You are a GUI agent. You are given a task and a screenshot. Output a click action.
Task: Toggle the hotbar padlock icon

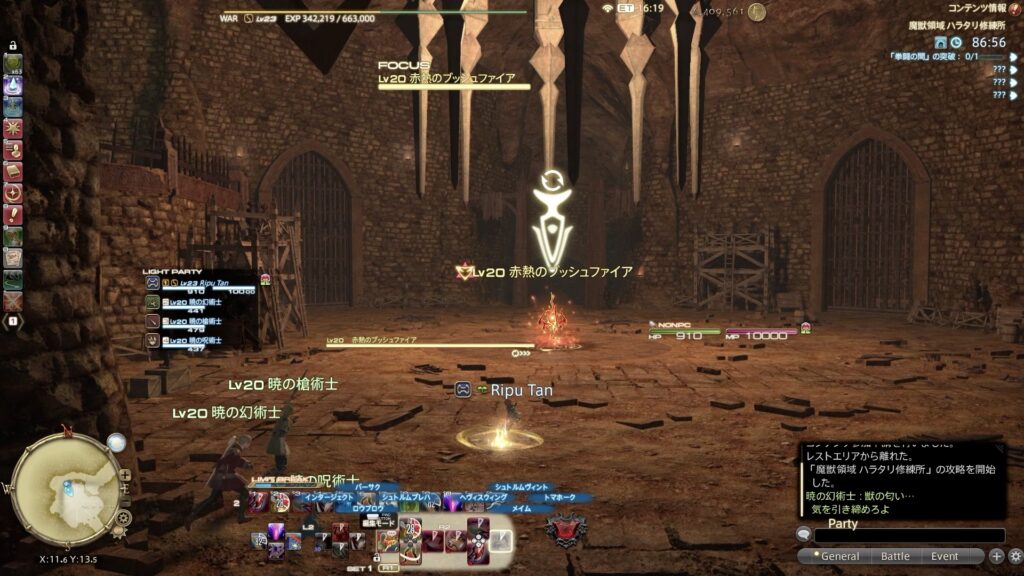click(13, 45)
